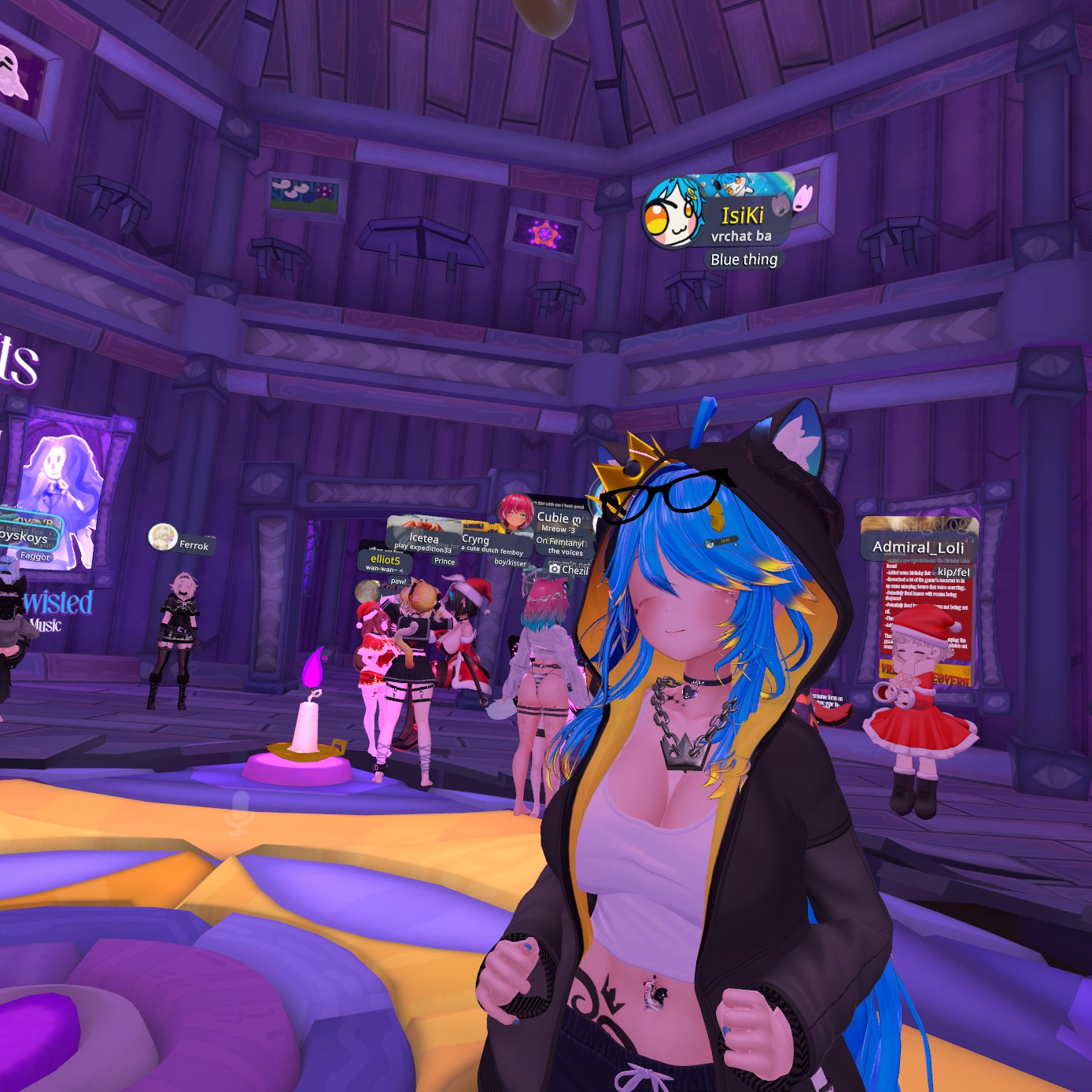Click the microphone status icon
Screen dimensions: 1092x1092
point(238,813)
